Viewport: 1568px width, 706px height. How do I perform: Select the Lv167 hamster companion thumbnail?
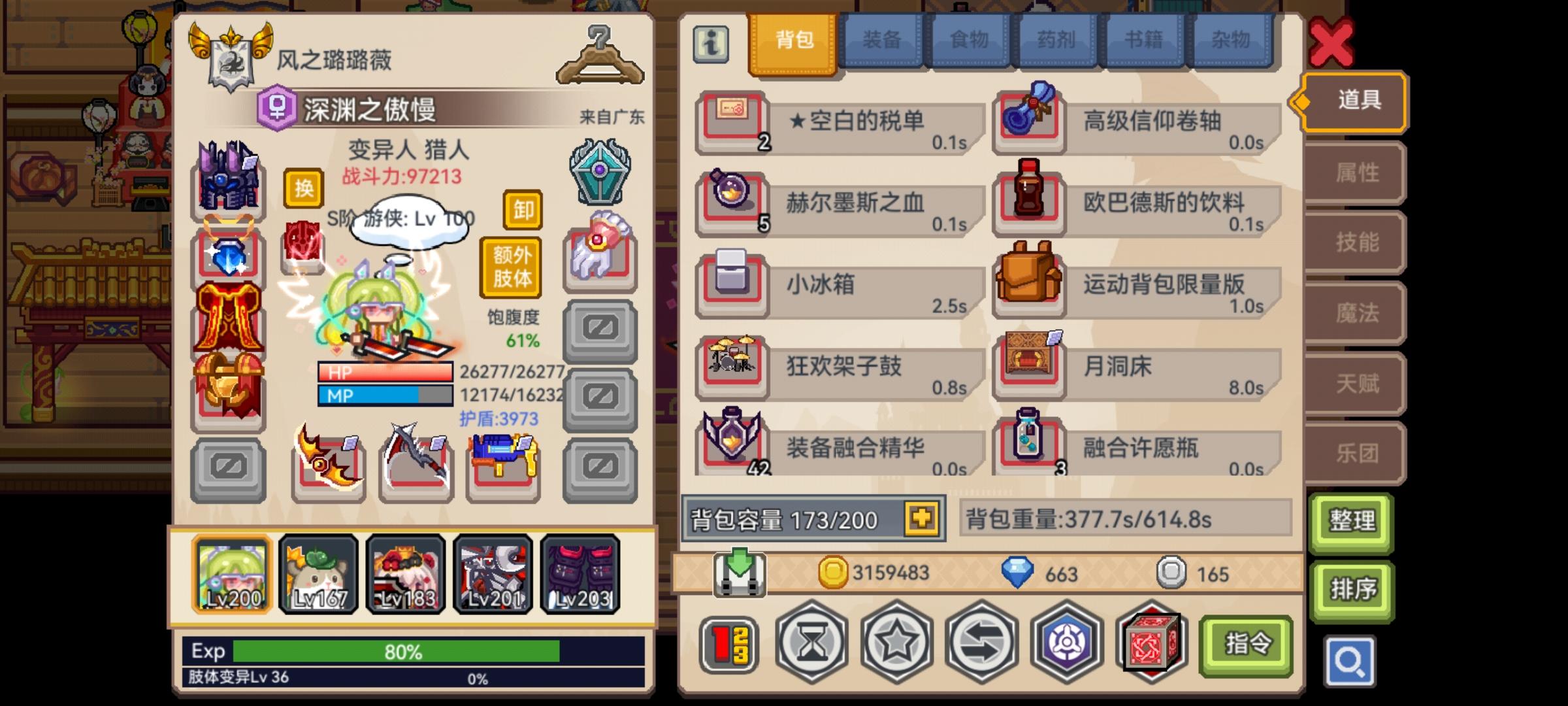tap(318, 574)
